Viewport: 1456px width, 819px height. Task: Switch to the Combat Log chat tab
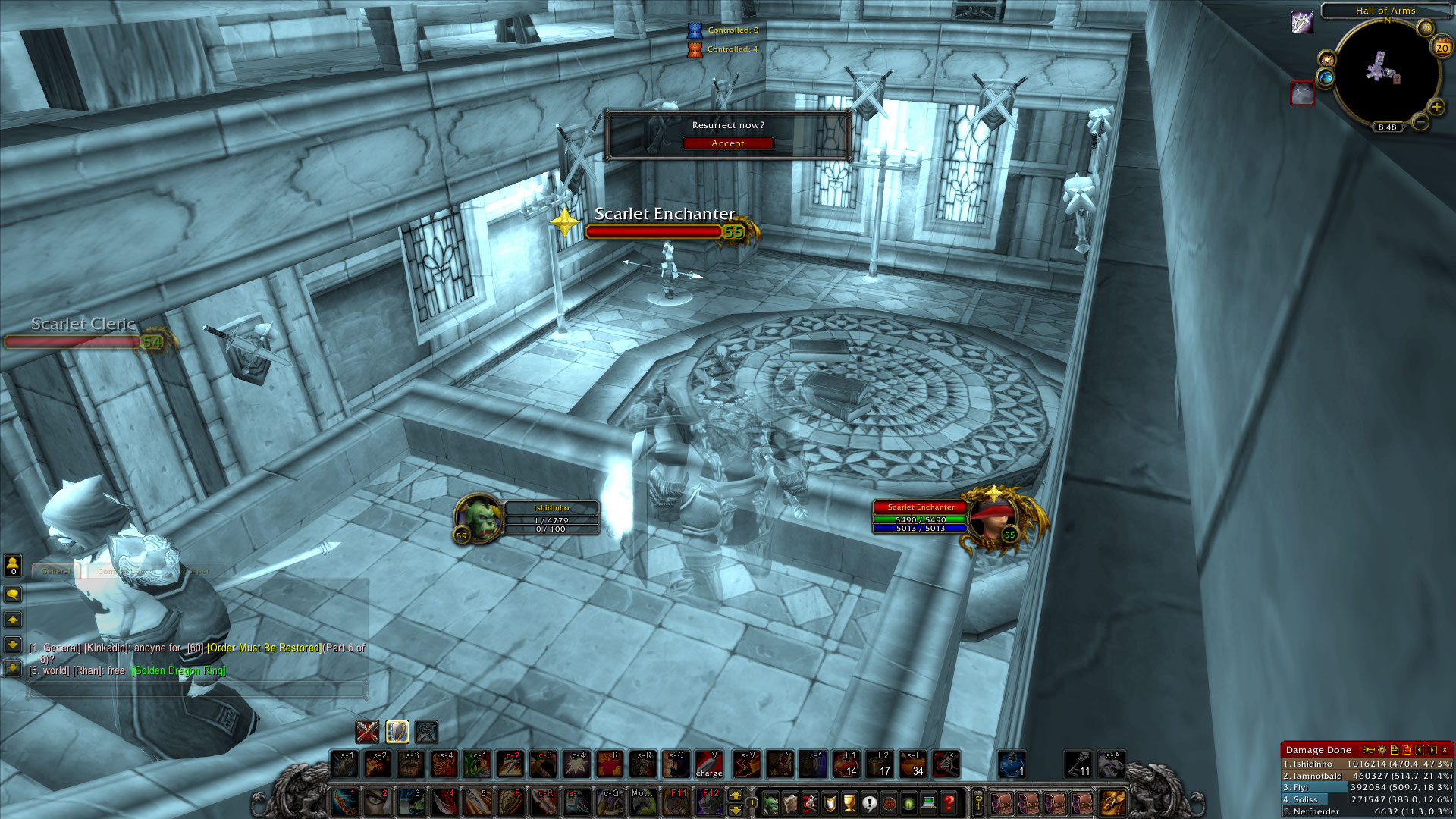pyautogui.click(x=121, y=571)
